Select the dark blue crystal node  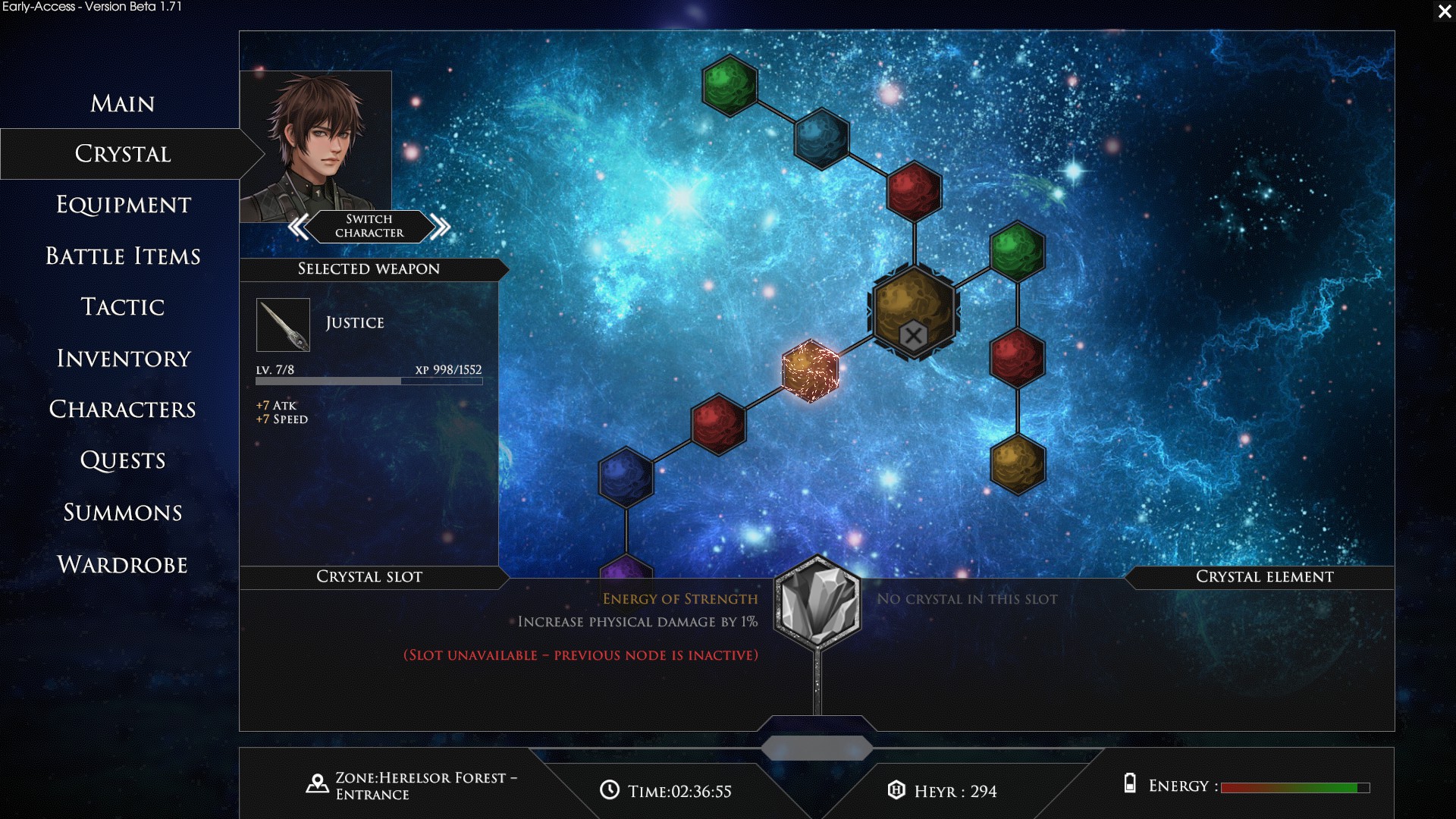coord(626,477)
